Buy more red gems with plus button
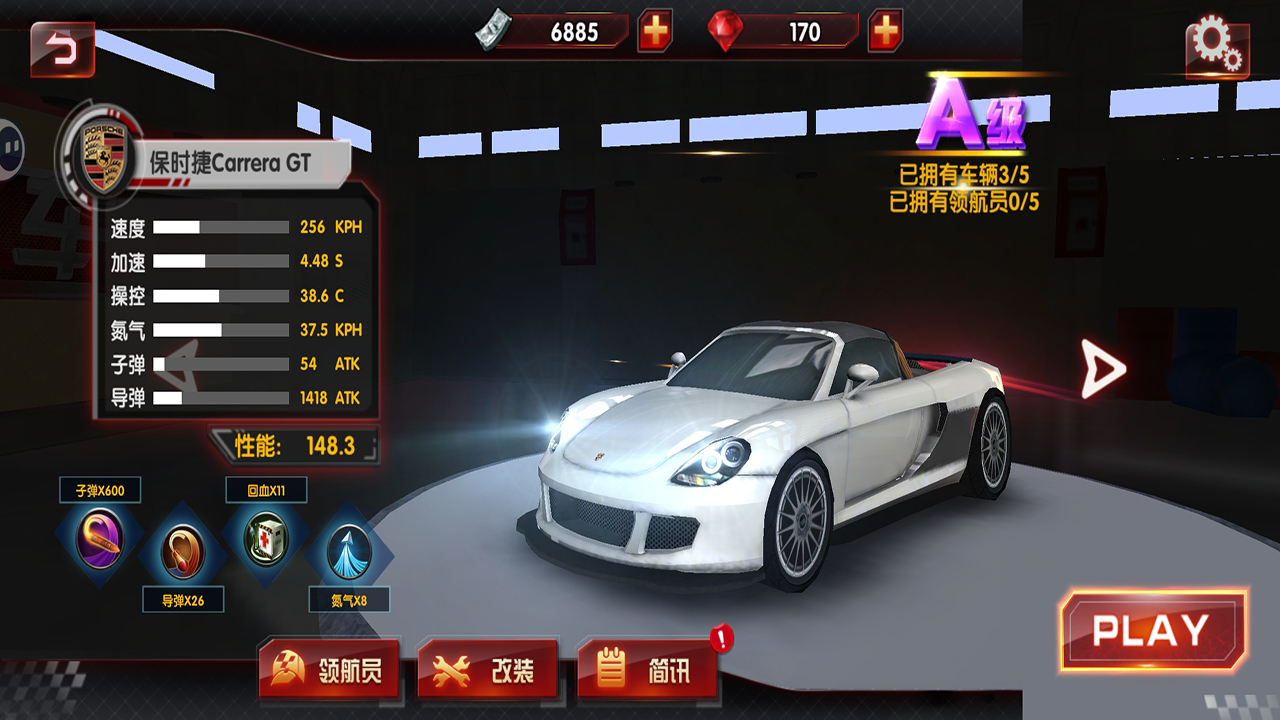 [x=885, y=32]
